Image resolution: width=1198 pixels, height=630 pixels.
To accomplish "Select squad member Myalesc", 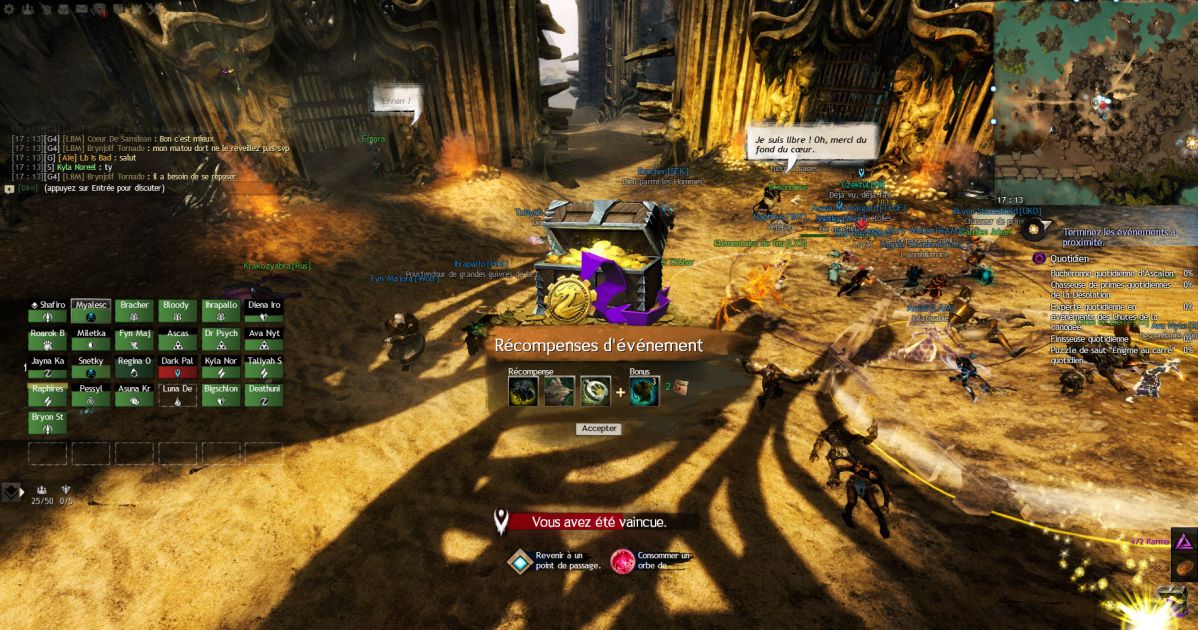I will click(91, 311).
